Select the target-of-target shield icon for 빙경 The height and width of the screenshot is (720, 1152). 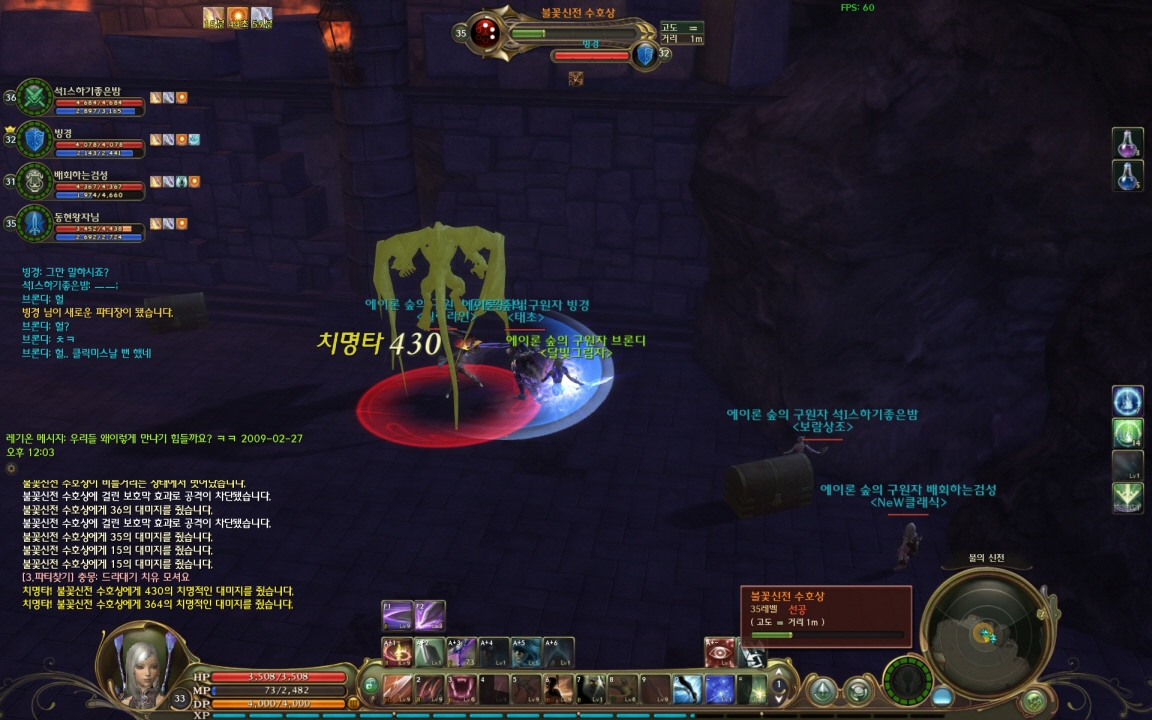pos(645,55)
